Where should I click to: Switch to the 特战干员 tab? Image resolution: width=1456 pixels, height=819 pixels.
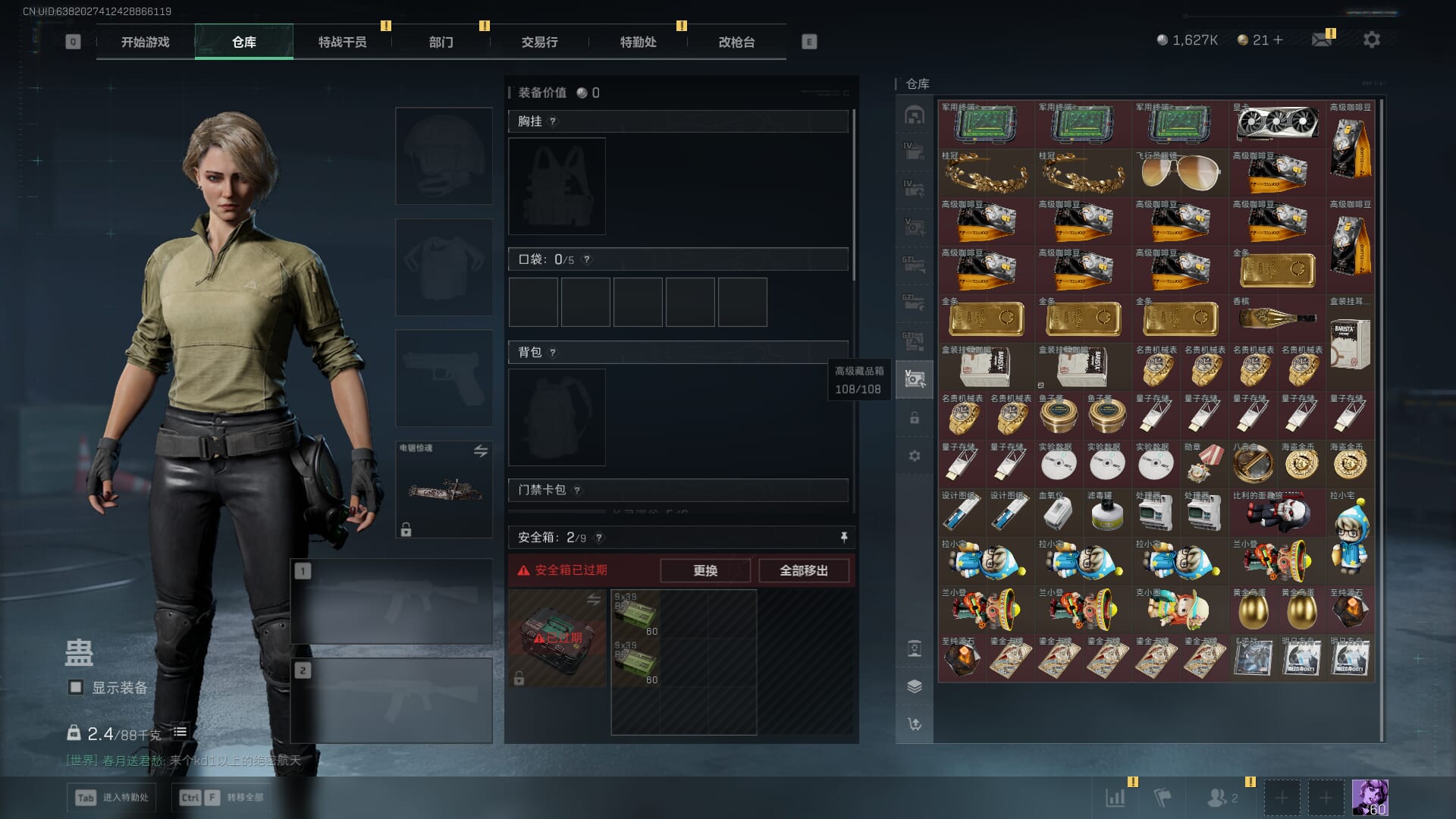342,42
